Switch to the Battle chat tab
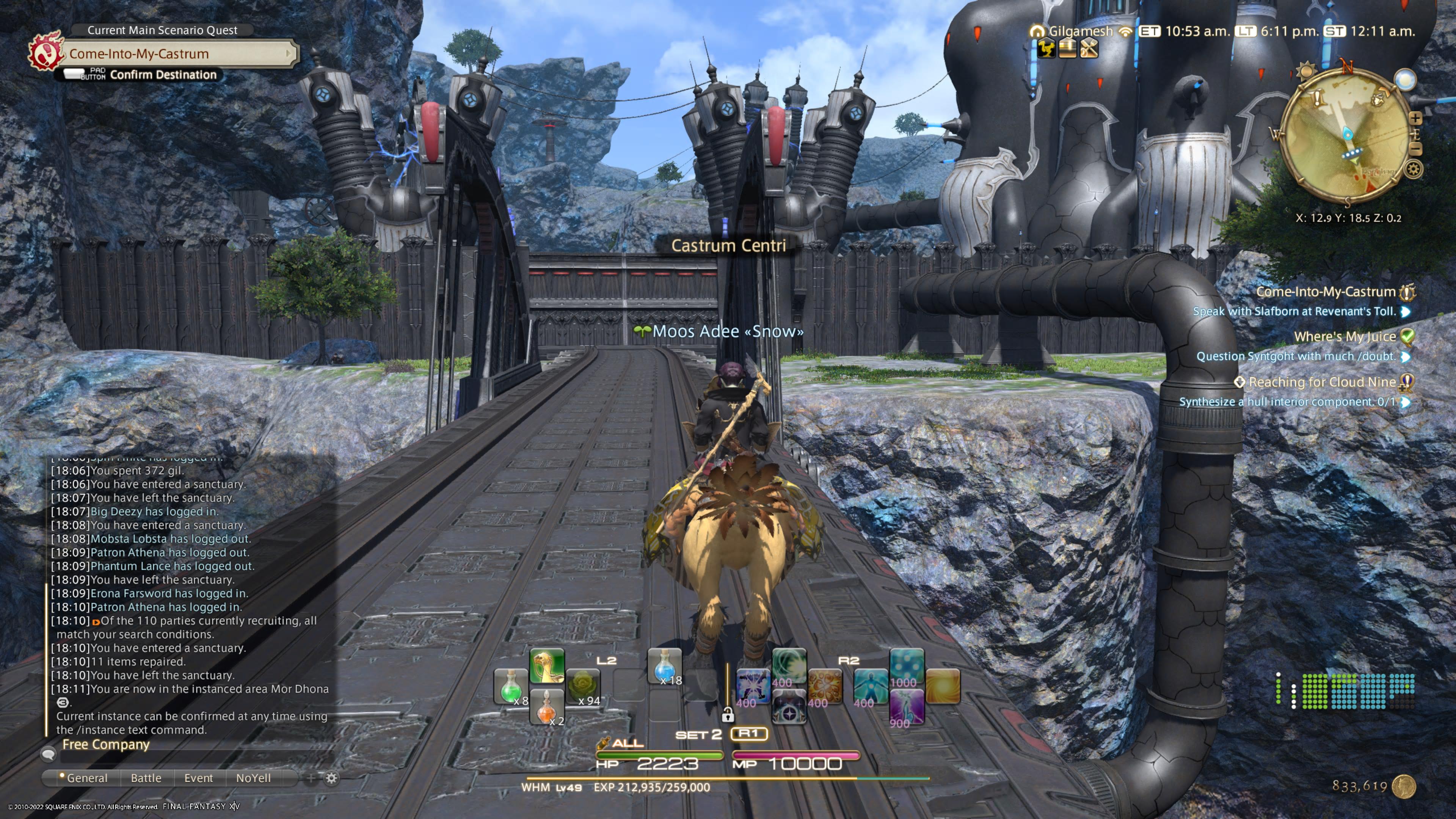Screen dimensions: 1456x819 (146, 778)
